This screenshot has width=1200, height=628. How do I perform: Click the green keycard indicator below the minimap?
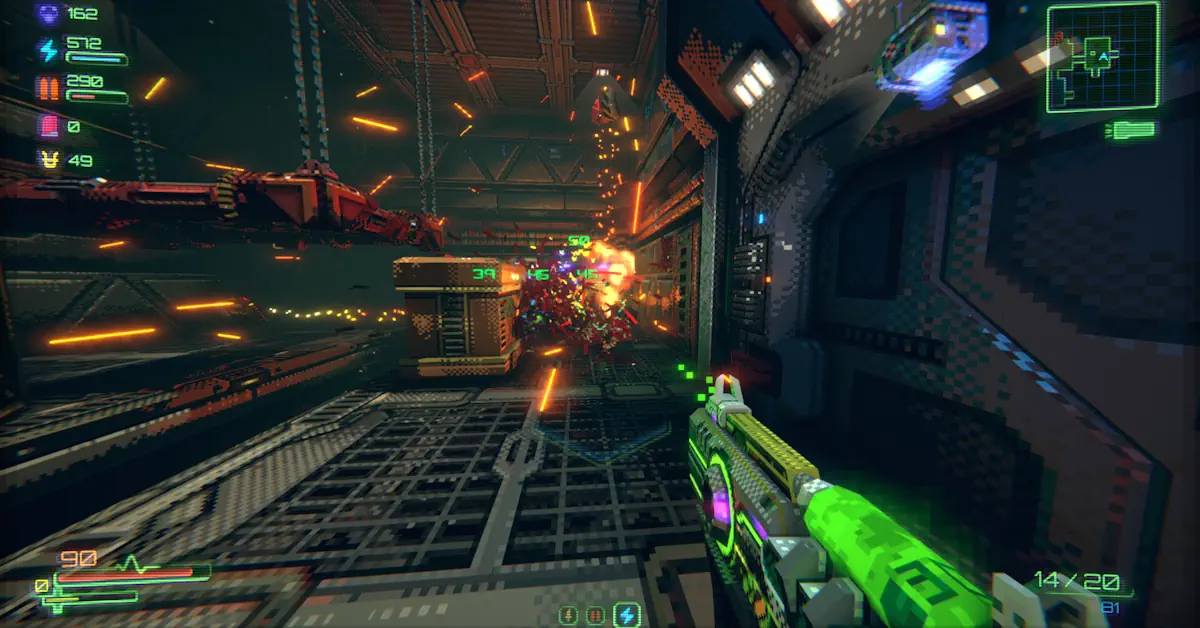(1131, 129)
